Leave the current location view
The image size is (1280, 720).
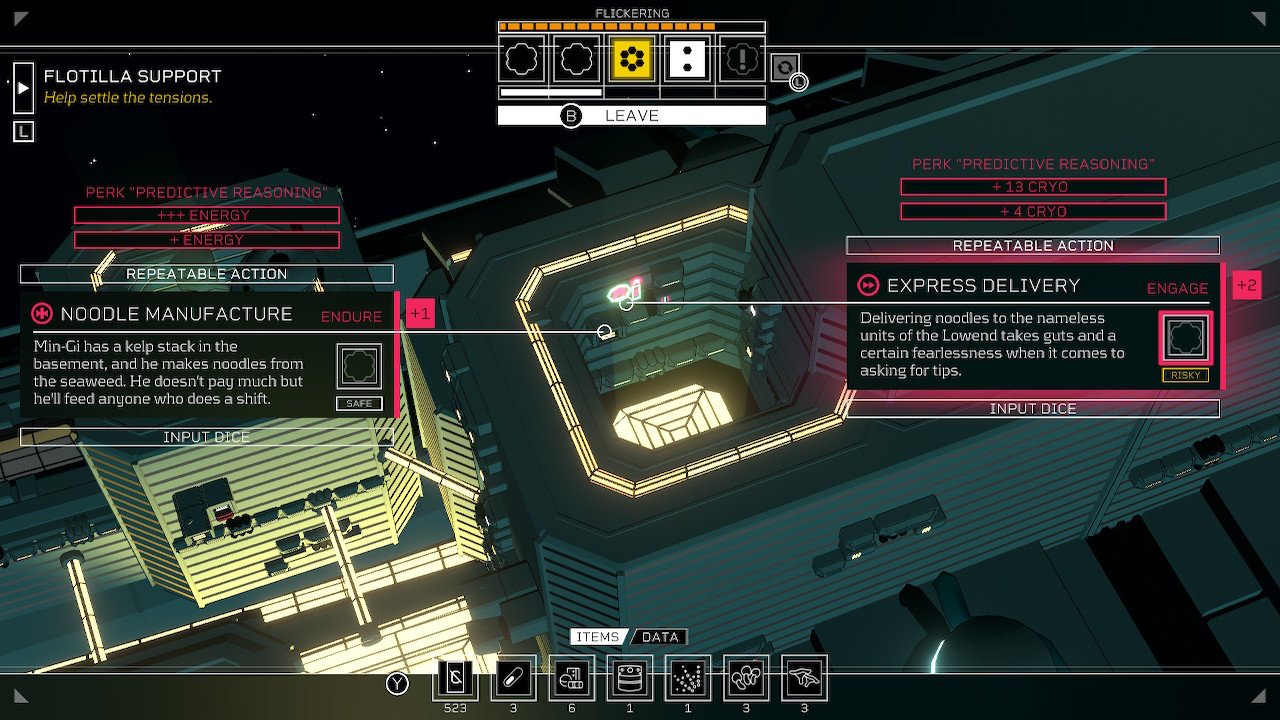pos(631,116)
